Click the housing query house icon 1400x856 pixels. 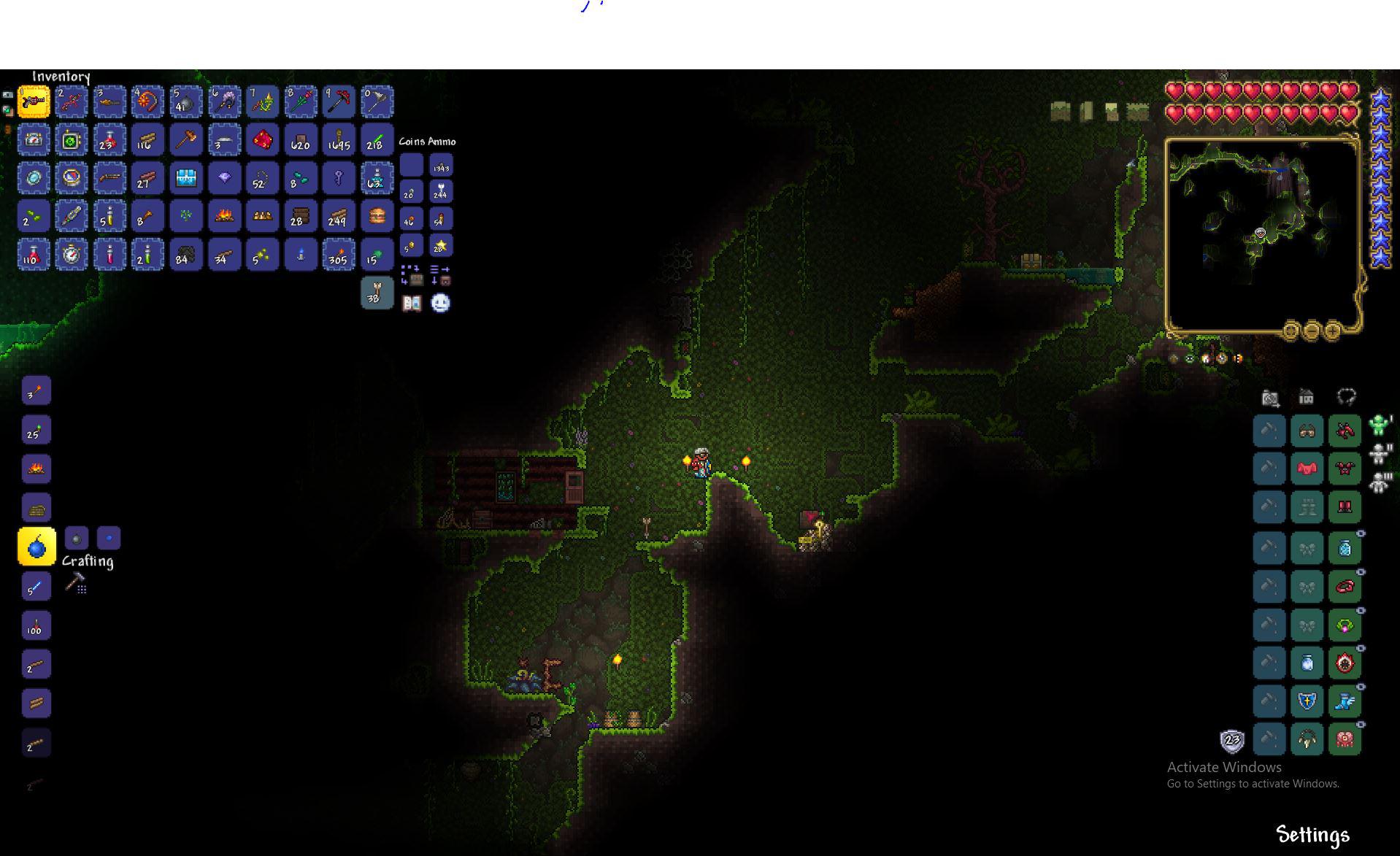1307,396
